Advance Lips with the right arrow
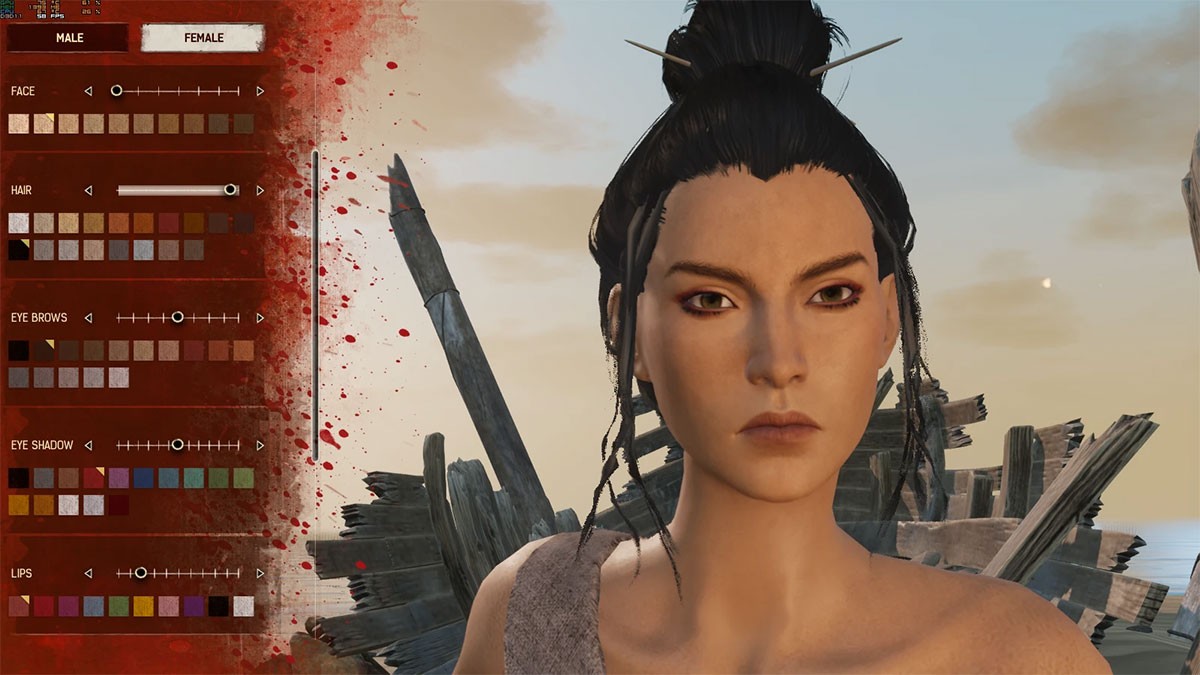Image resolution: width=1200 pixels, height=675 pixels. click(260, 573)
